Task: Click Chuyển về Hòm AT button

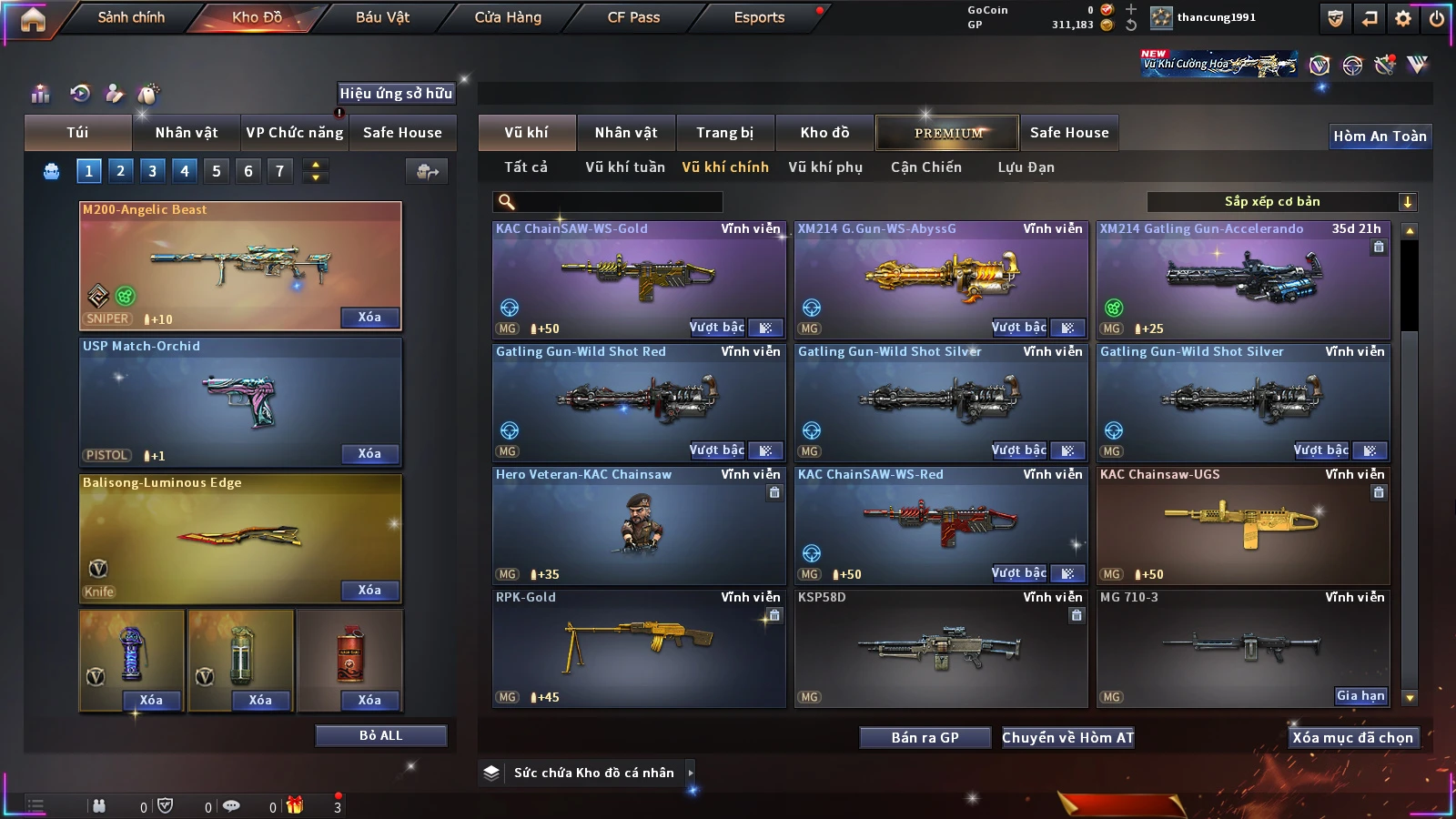Action: tap(1067, 738)
